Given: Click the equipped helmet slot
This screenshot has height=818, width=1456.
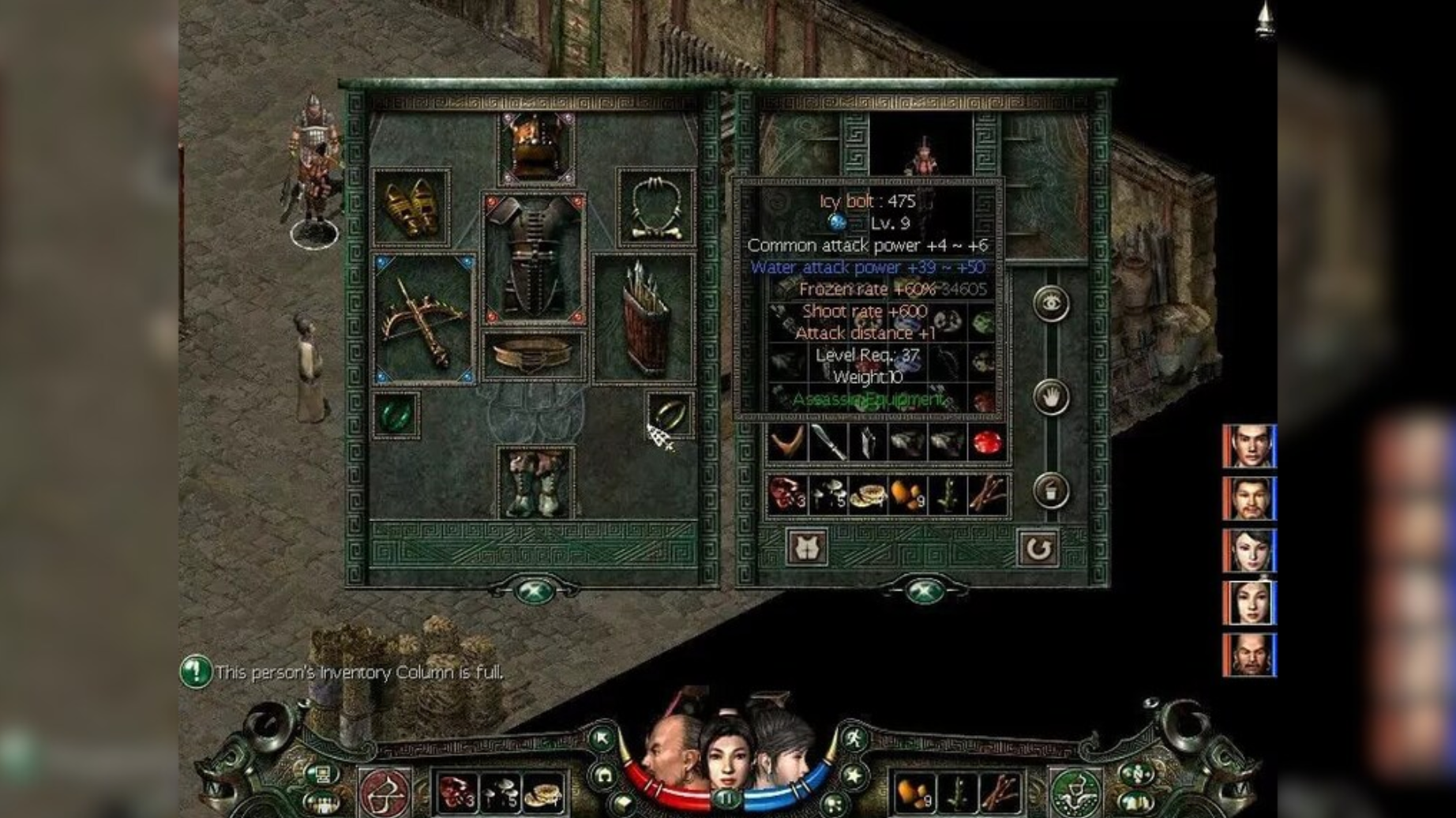Looking at the screenshot, I should pyautogui.click(x=536, y=148).
